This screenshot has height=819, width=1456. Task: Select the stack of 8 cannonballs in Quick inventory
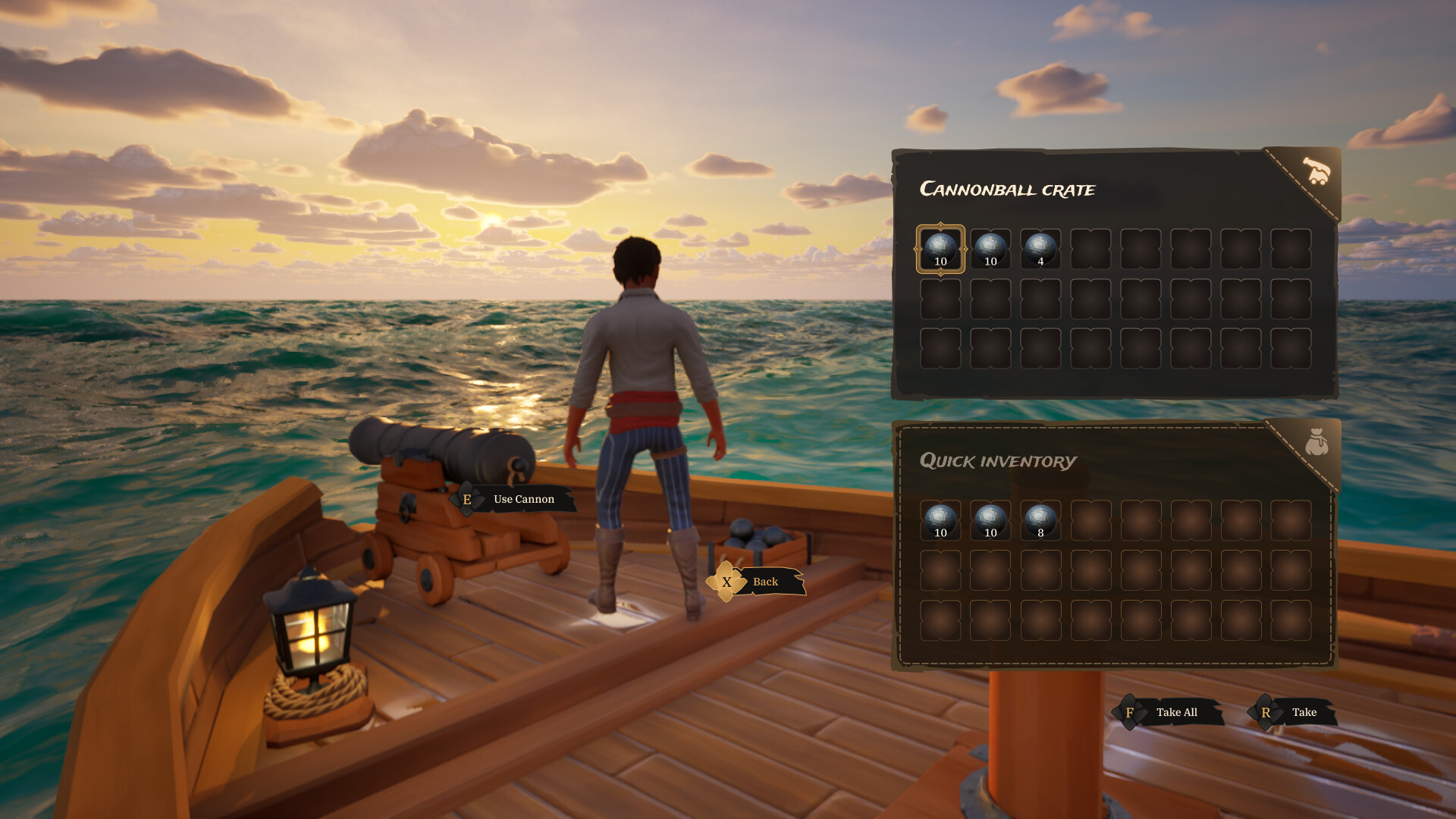tap(1040, 519)
